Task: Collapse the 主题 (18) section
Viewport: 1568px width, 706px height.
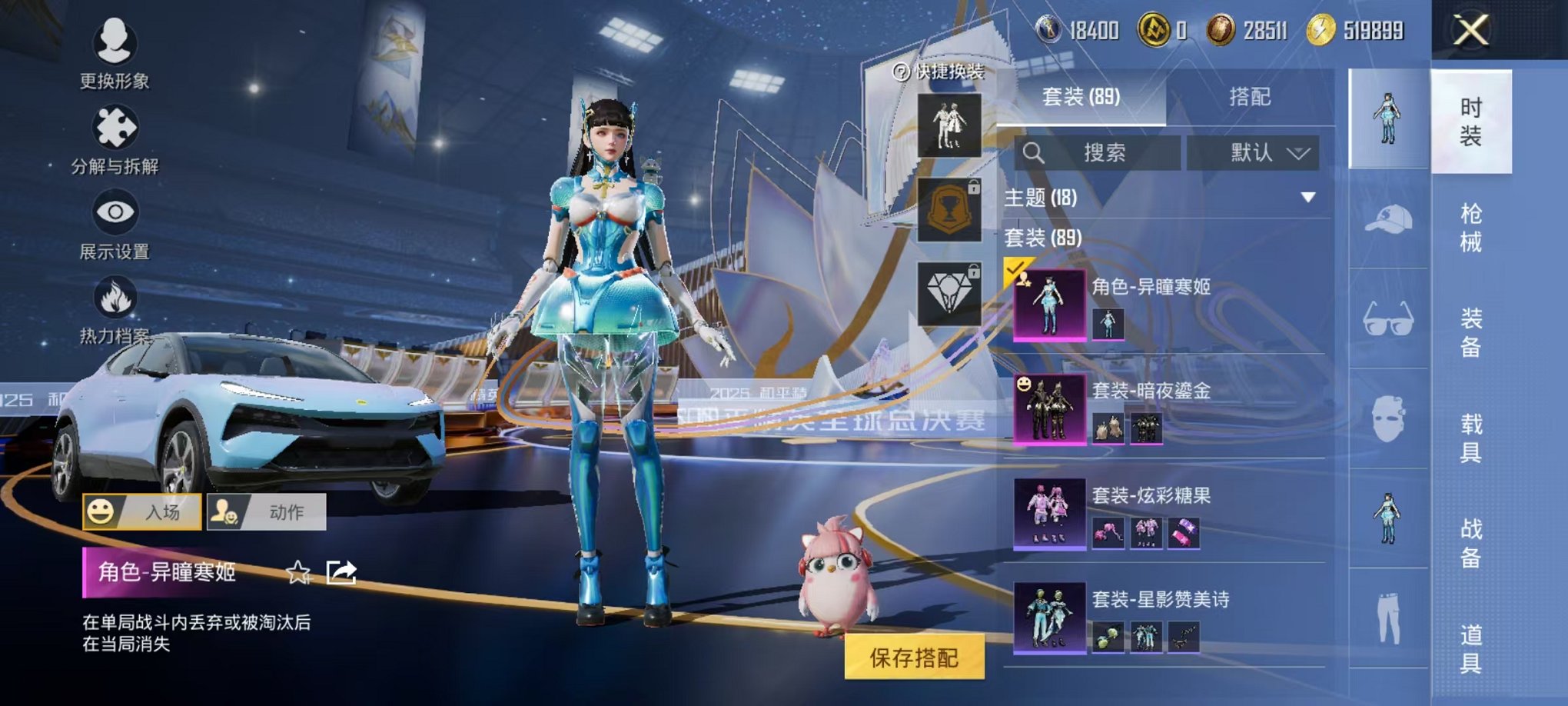Action: [1308, 196]
